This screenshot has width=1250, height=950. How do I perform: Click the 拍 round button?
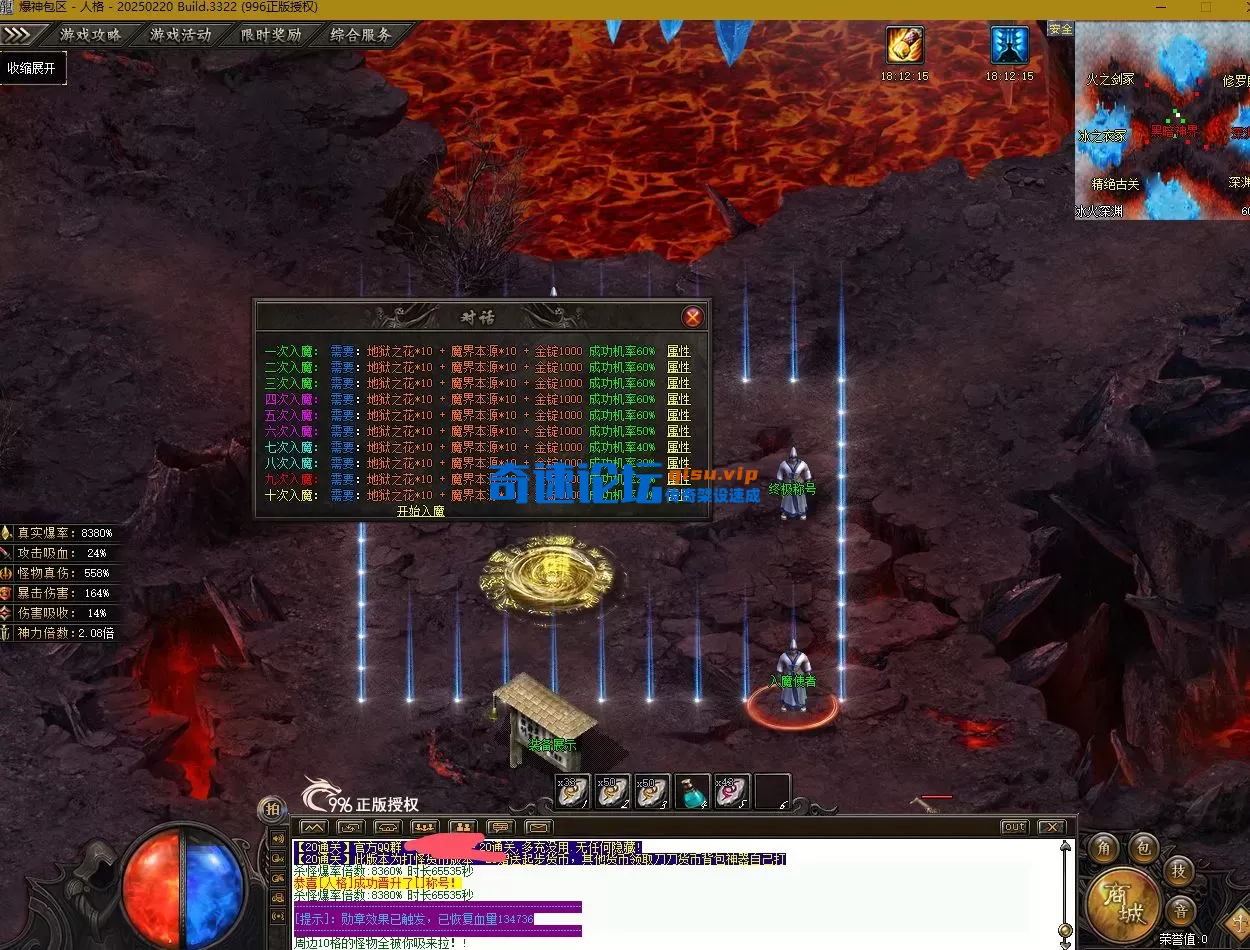[271, 808]
